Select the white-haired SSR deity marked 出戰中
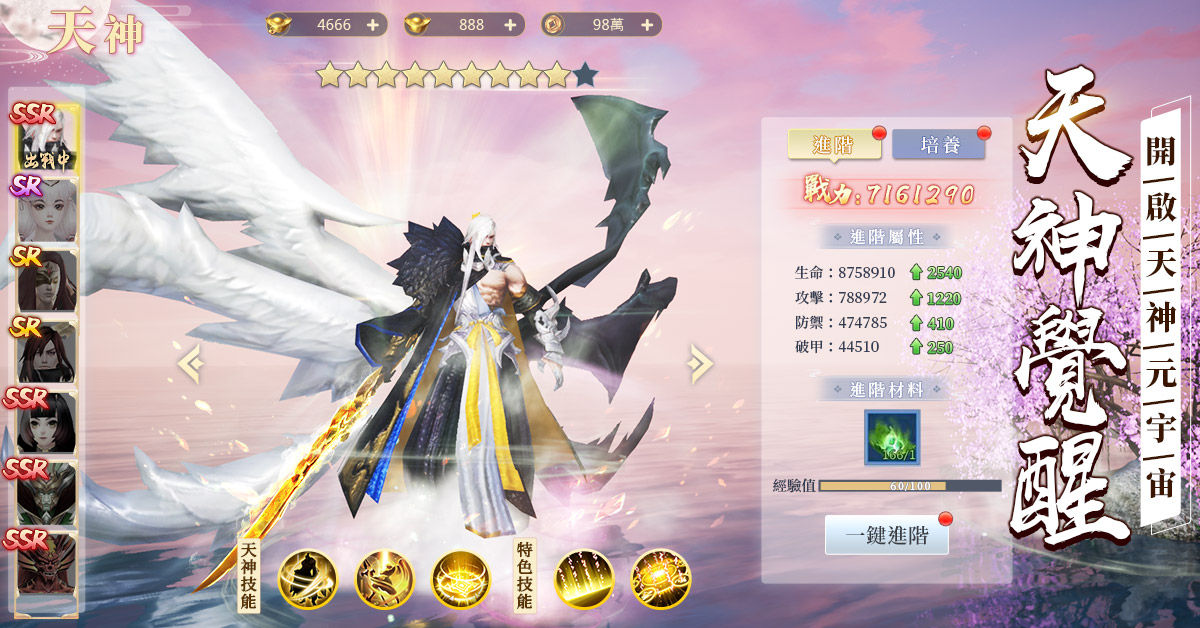1200x628 pixels. [x=46, y=140]
